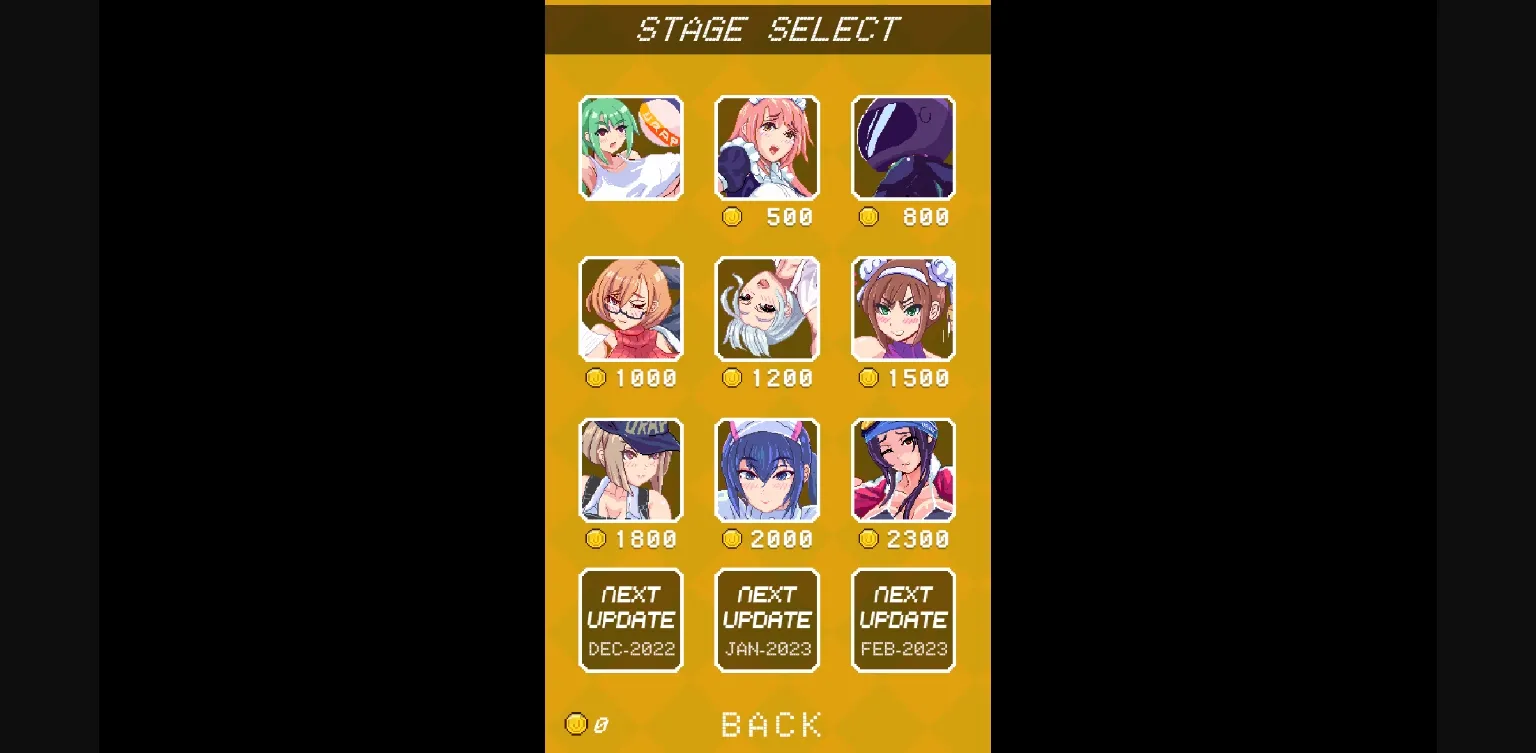The image size is (1536, 753).
Task: Open the upside-down white-haired girl stage
Action: (x=767, y=309)
